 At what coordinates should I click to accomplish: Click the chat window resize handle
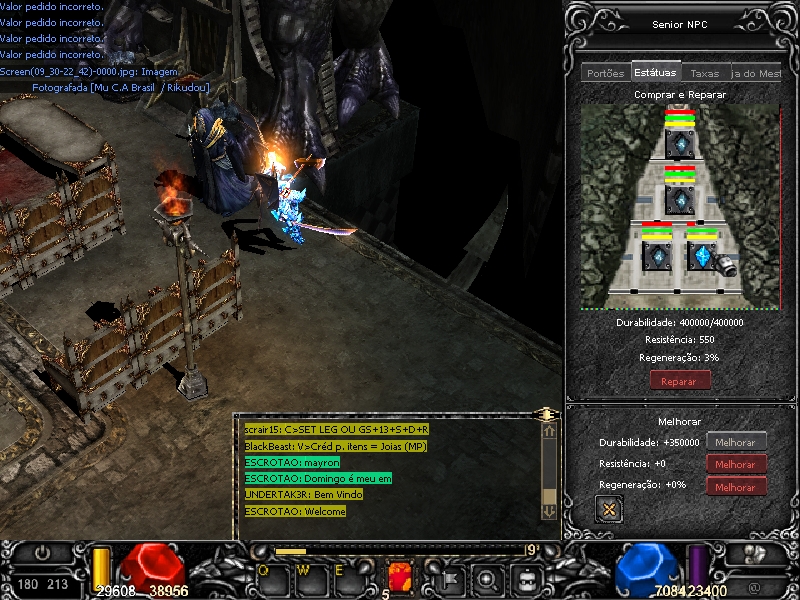tap(545, 413)
